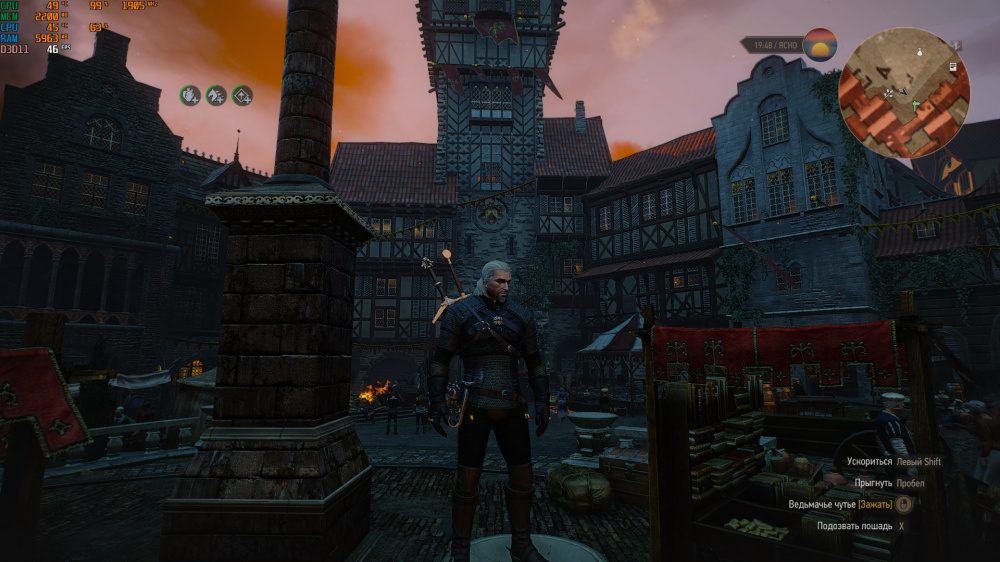This screenshot has width=1000, height=562.
Task: Select the diamond arrow buff icon
Action: point(242,95)
